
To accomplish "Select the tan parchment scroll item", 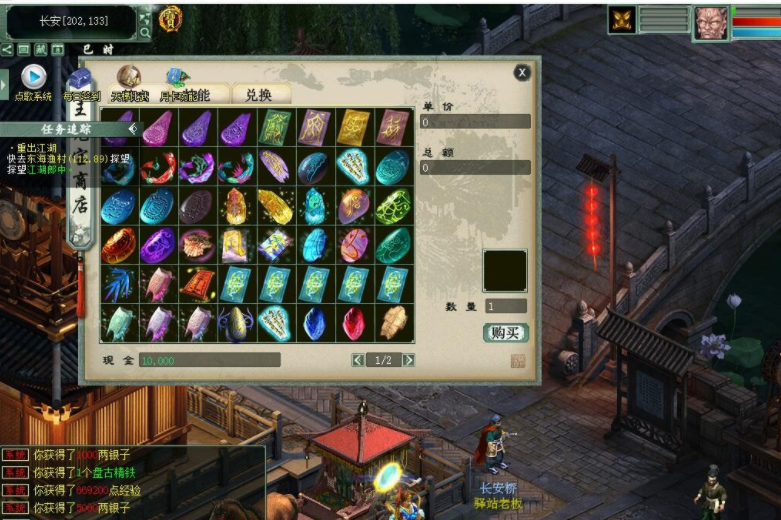I will tap(393, 322).
